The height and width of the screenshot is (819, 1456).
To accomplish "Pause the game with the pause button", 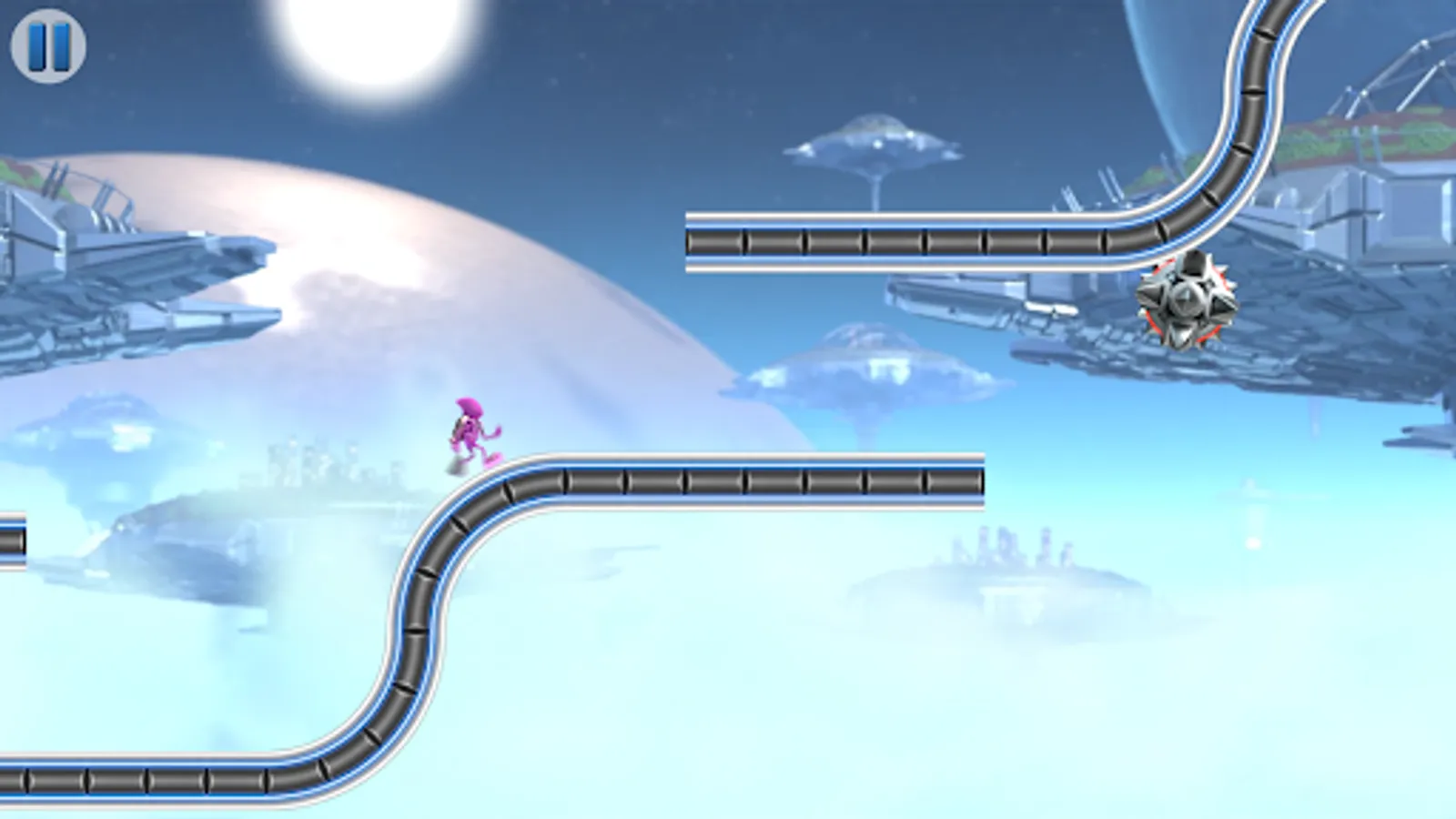I will [x=50, y=47].
